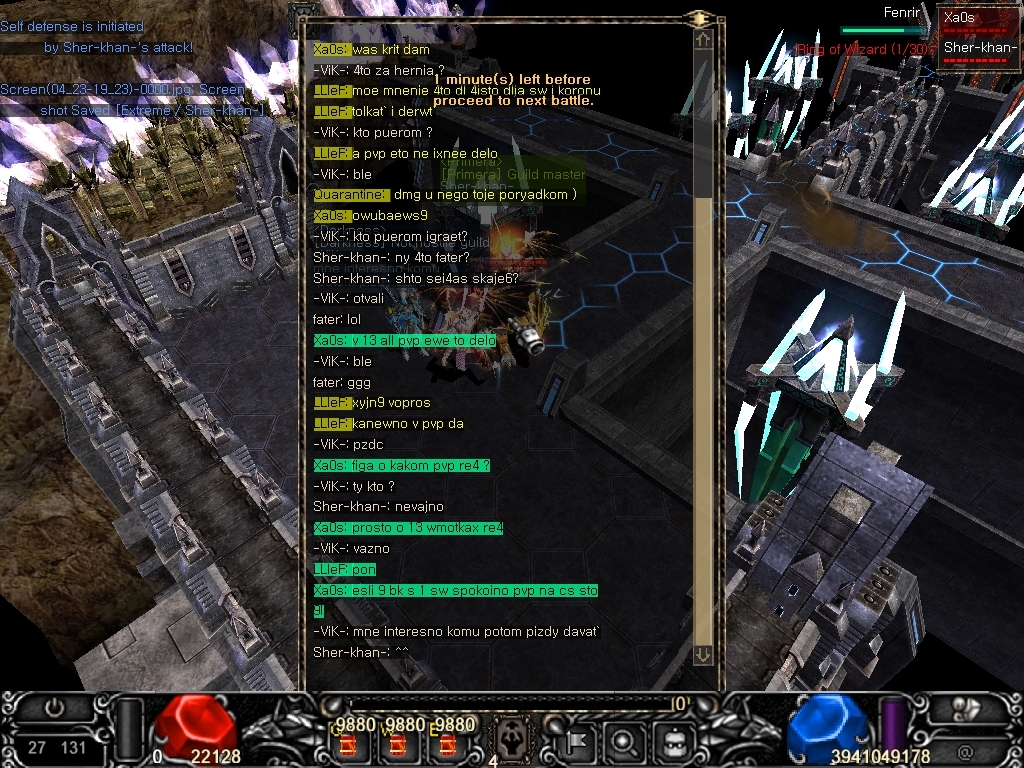Click the @ button in the bottom-right corner
This screenshot has width=1024, height=768.
point(965,751)
